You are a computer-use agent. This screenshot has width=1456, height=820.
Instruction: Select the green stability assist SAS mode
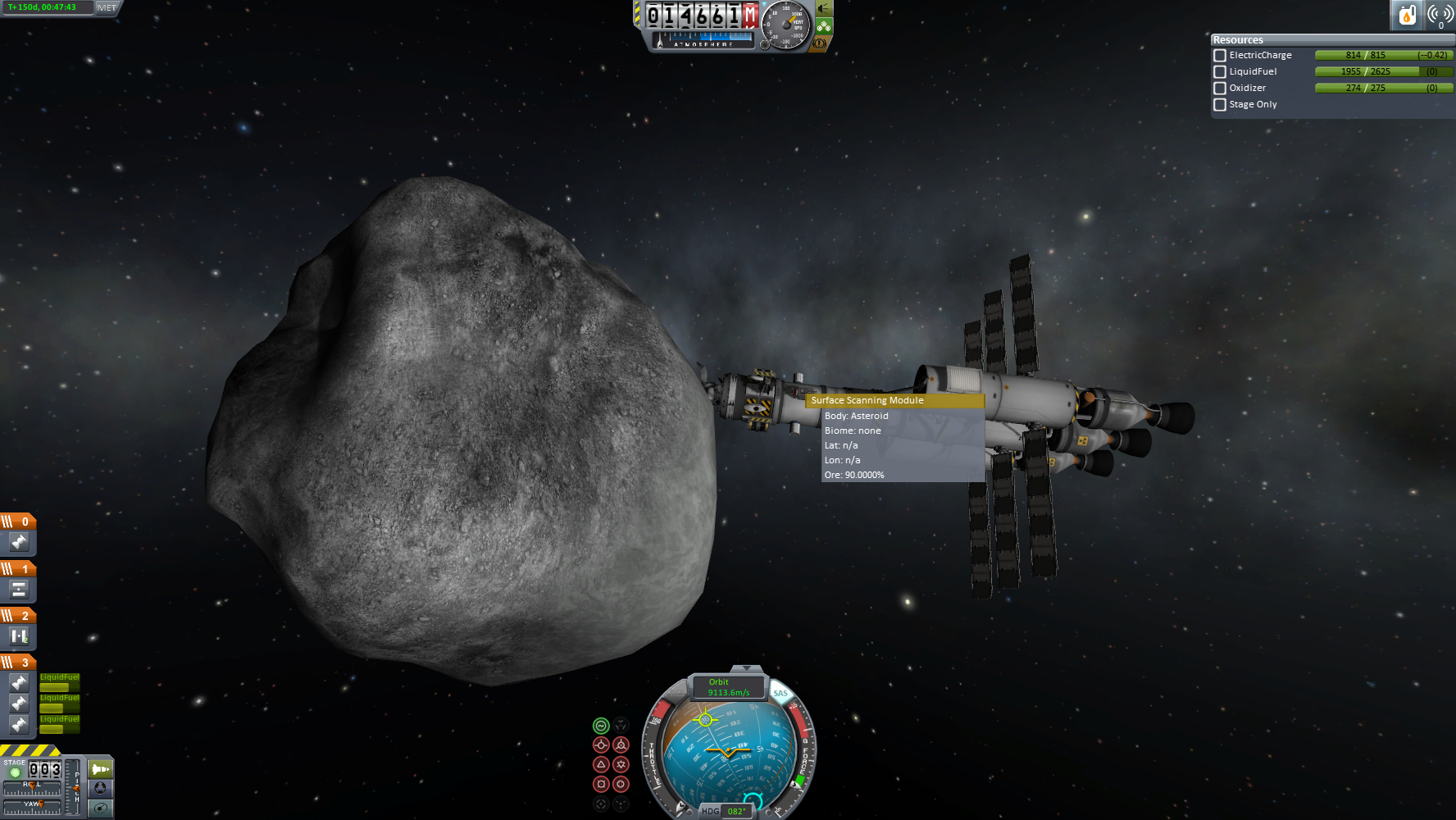pos(601,725)
